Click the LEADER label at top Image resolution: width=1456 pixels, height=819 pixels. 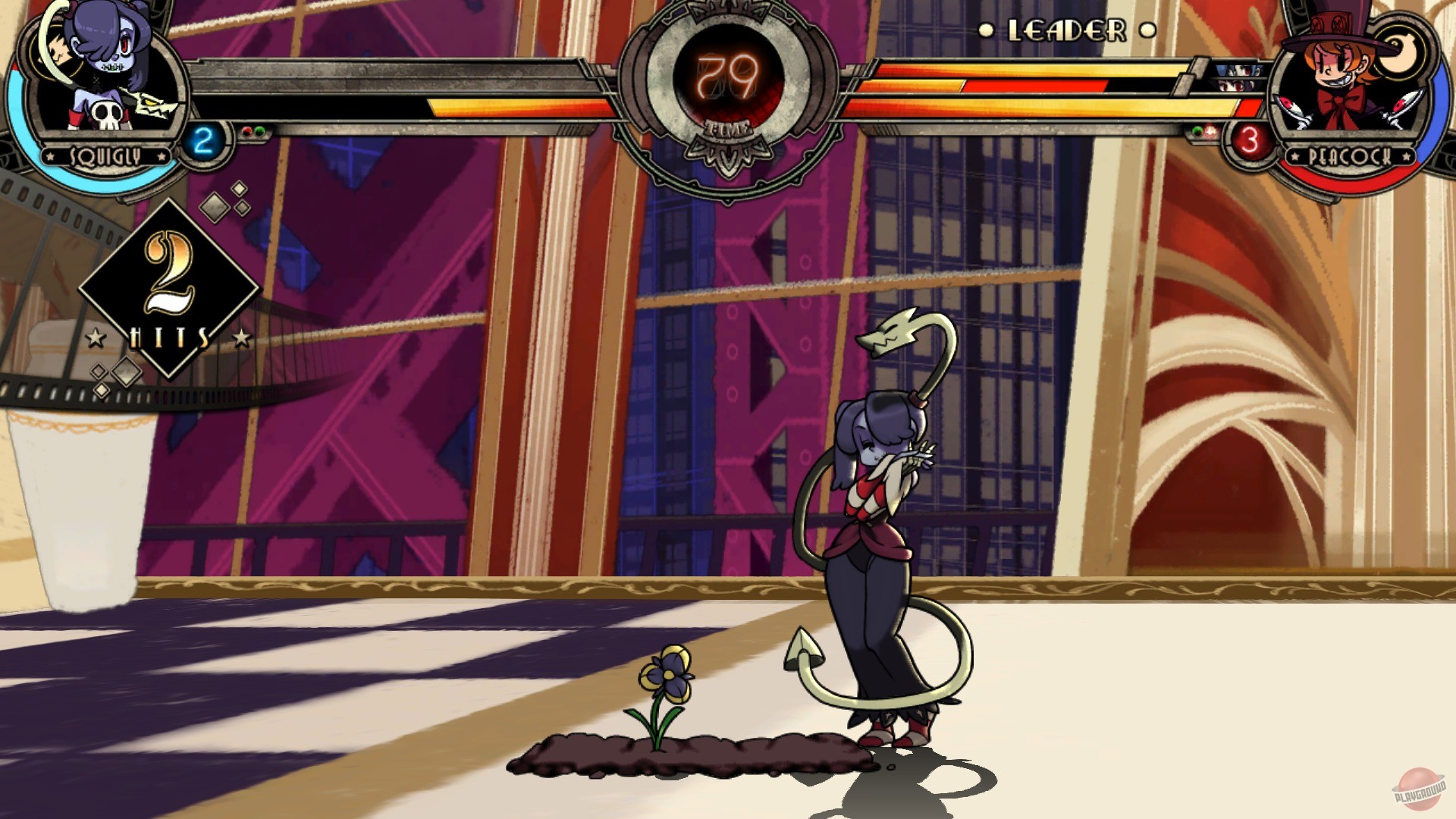(1065, 32)
